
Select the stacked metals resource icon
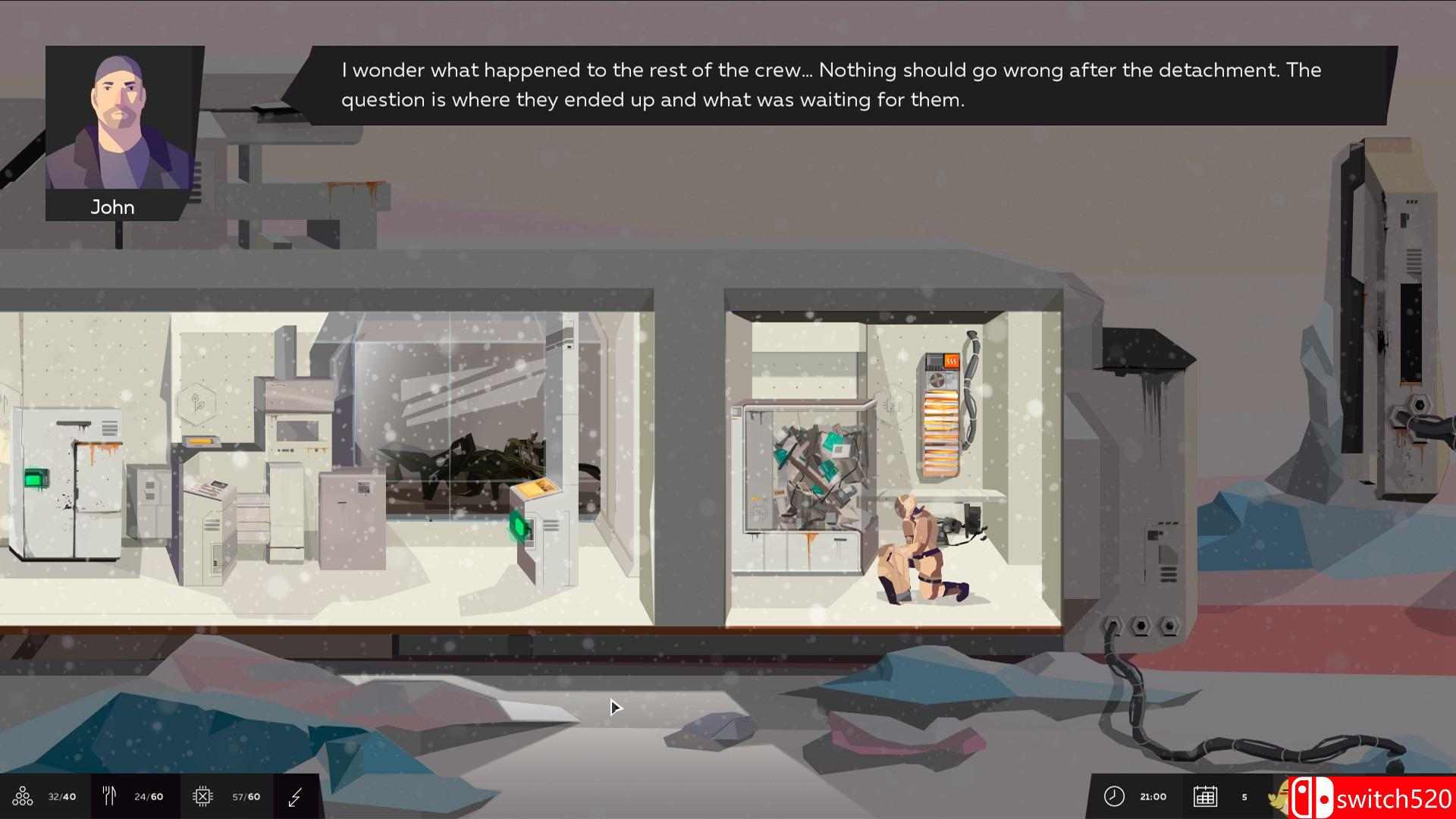click(23, 796)
